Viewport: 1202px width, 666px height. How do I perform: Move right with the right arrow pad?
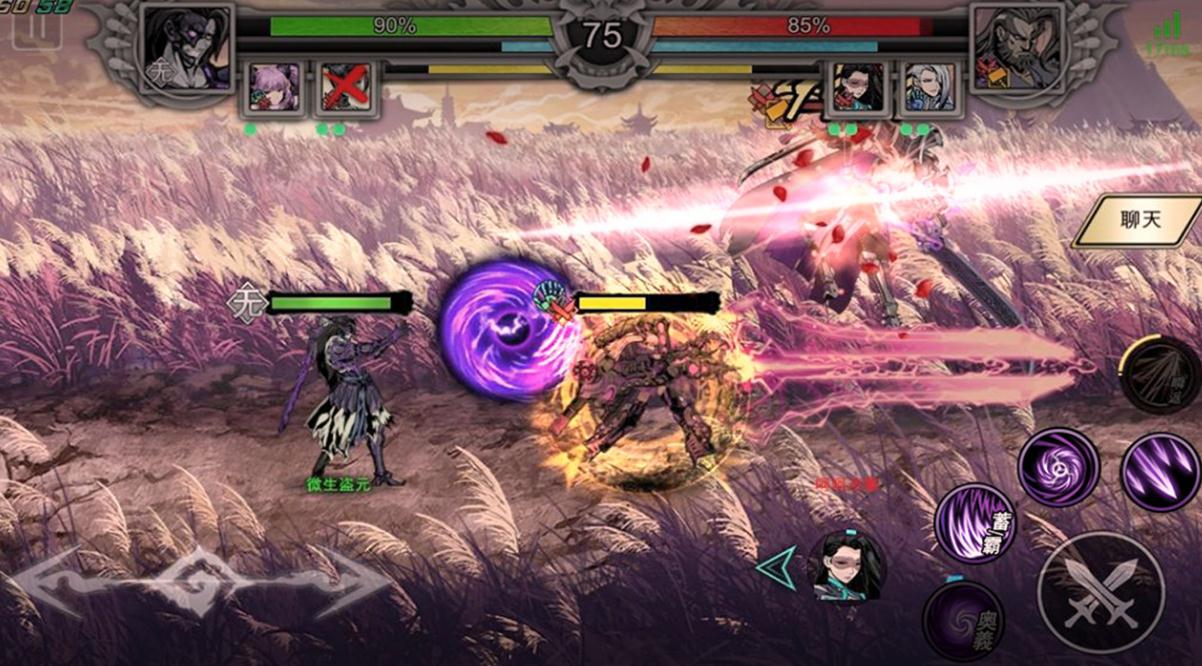[340, 582]
